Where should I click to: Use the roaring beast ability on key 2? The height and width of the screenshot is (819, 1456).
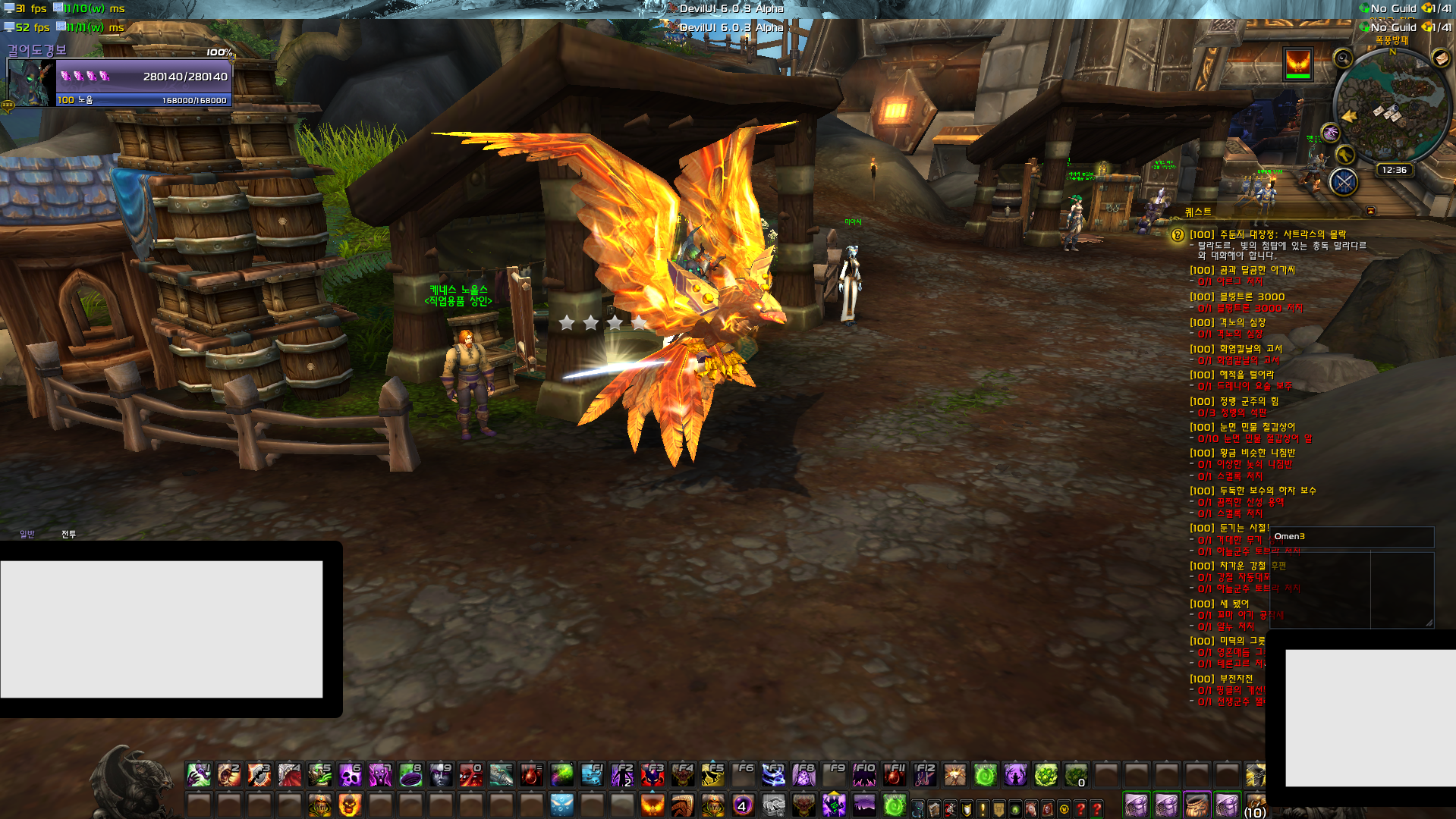click(228, 775)
